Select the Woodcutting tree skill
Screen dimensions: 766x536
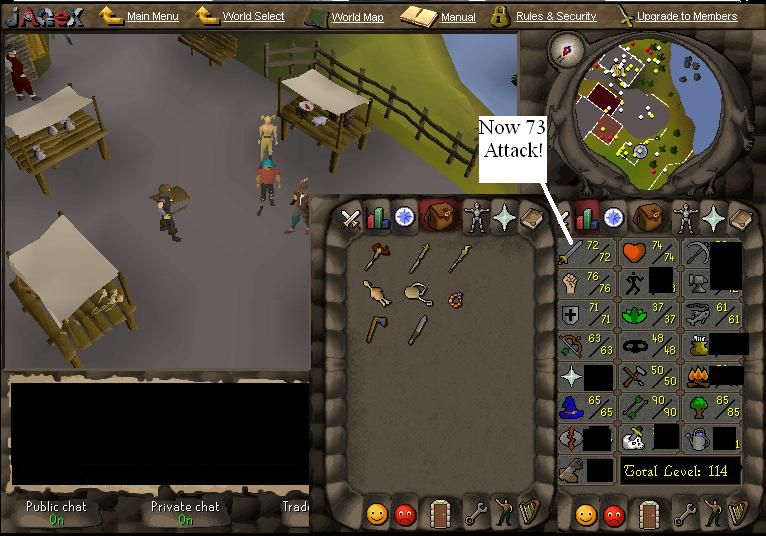708,408
